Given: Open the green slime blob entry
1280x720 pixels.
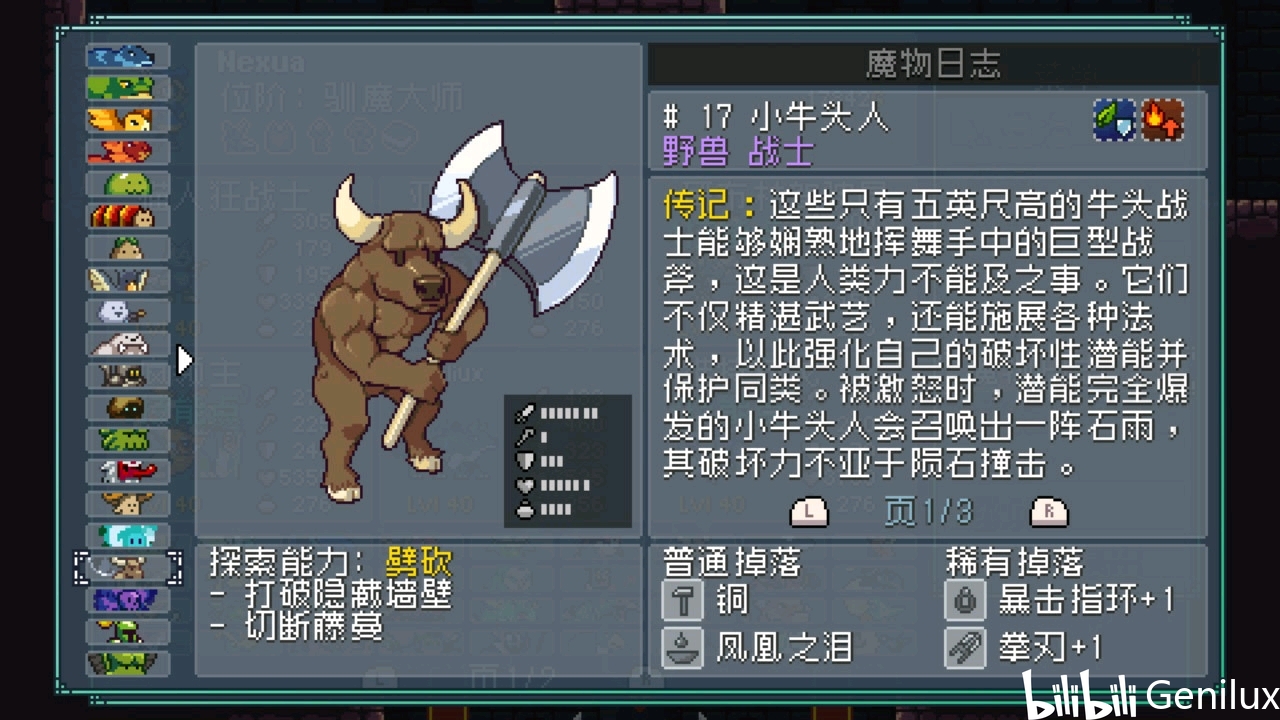Looking at the screenshot, I should tap(127, 184).
